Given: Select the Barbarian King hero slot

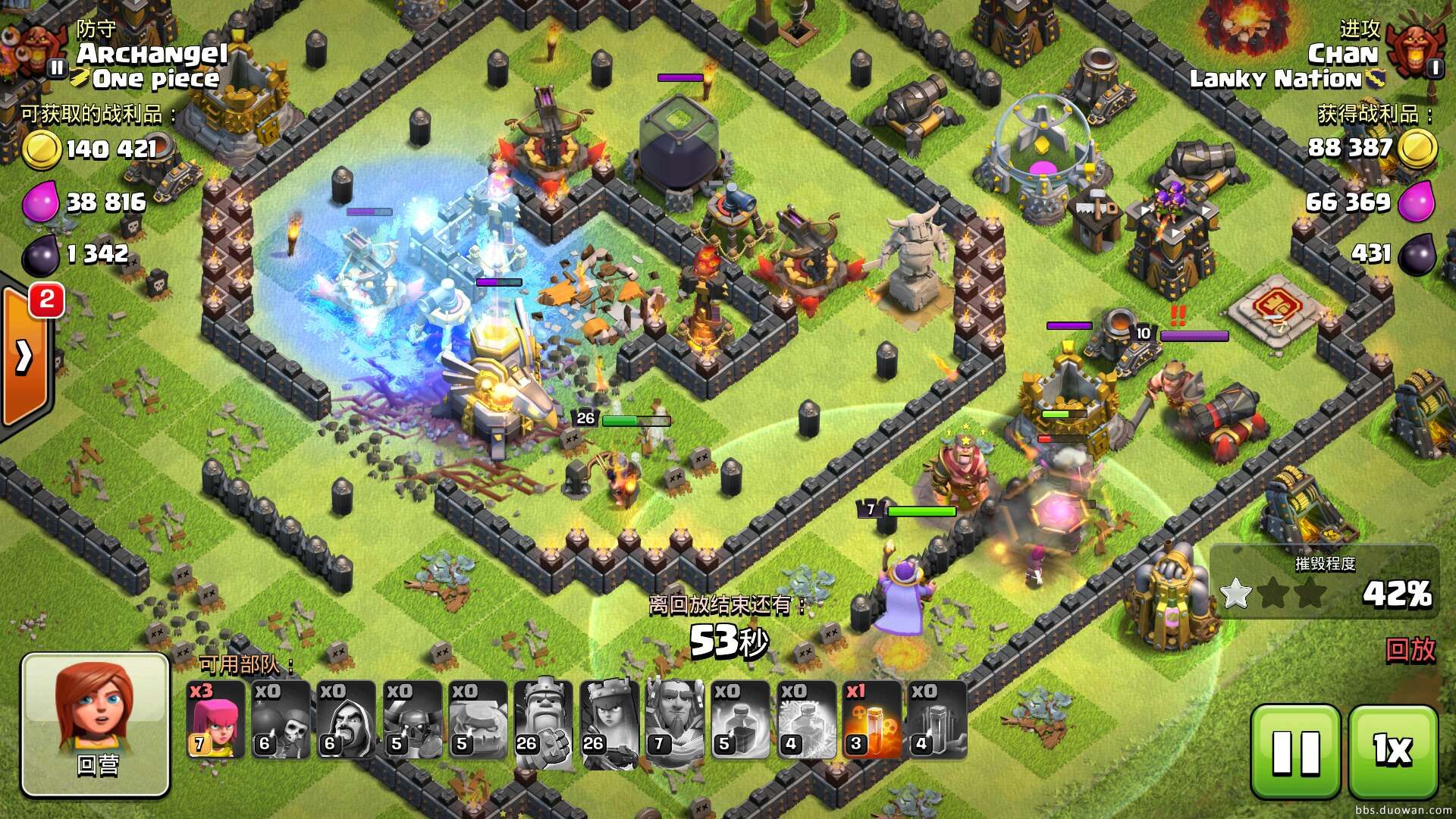Looking at the screenshot, I should pyautogui.click(x=544, y=720).
